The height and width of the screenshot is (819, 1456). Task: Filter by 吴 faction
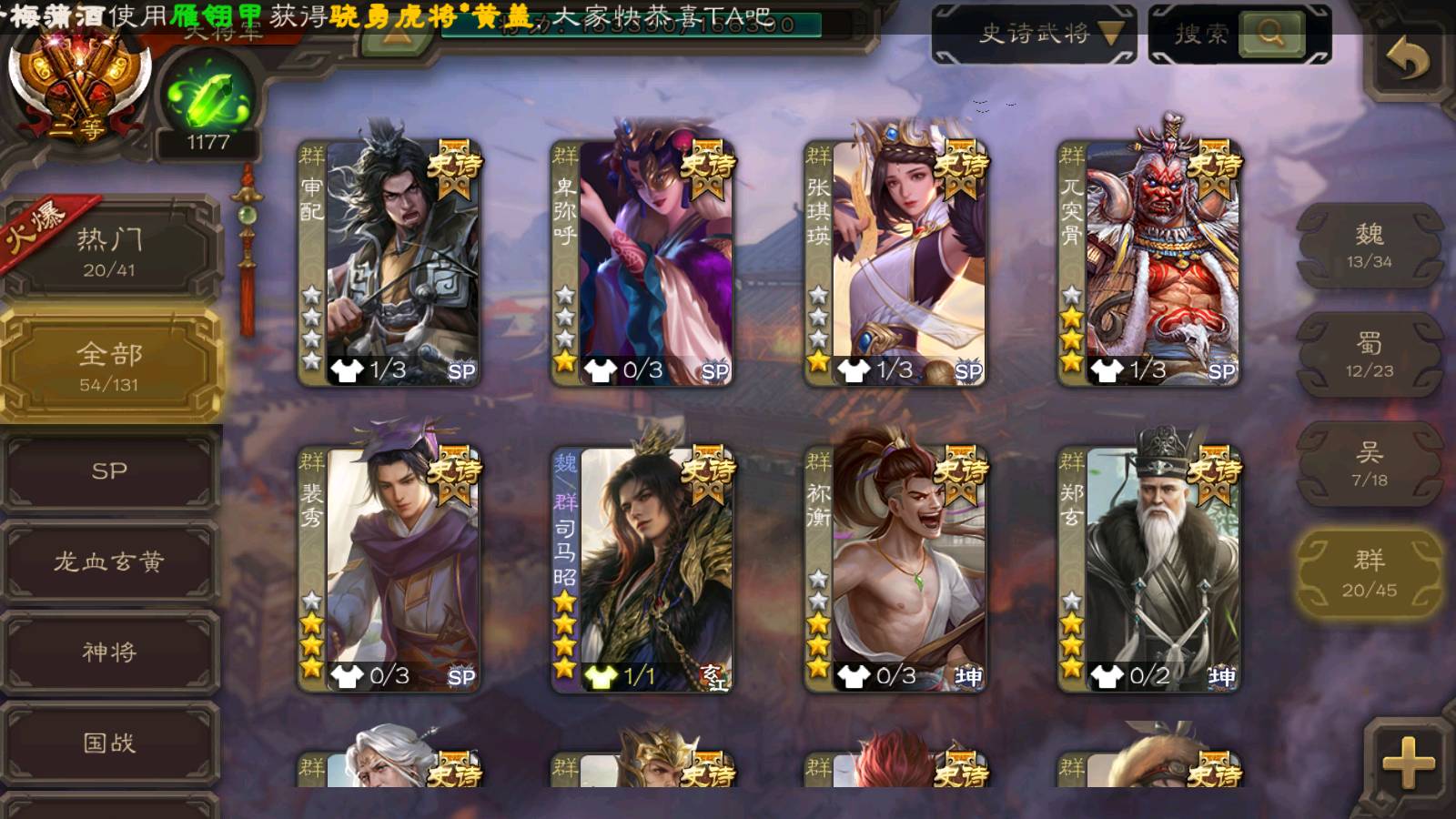1369,464
